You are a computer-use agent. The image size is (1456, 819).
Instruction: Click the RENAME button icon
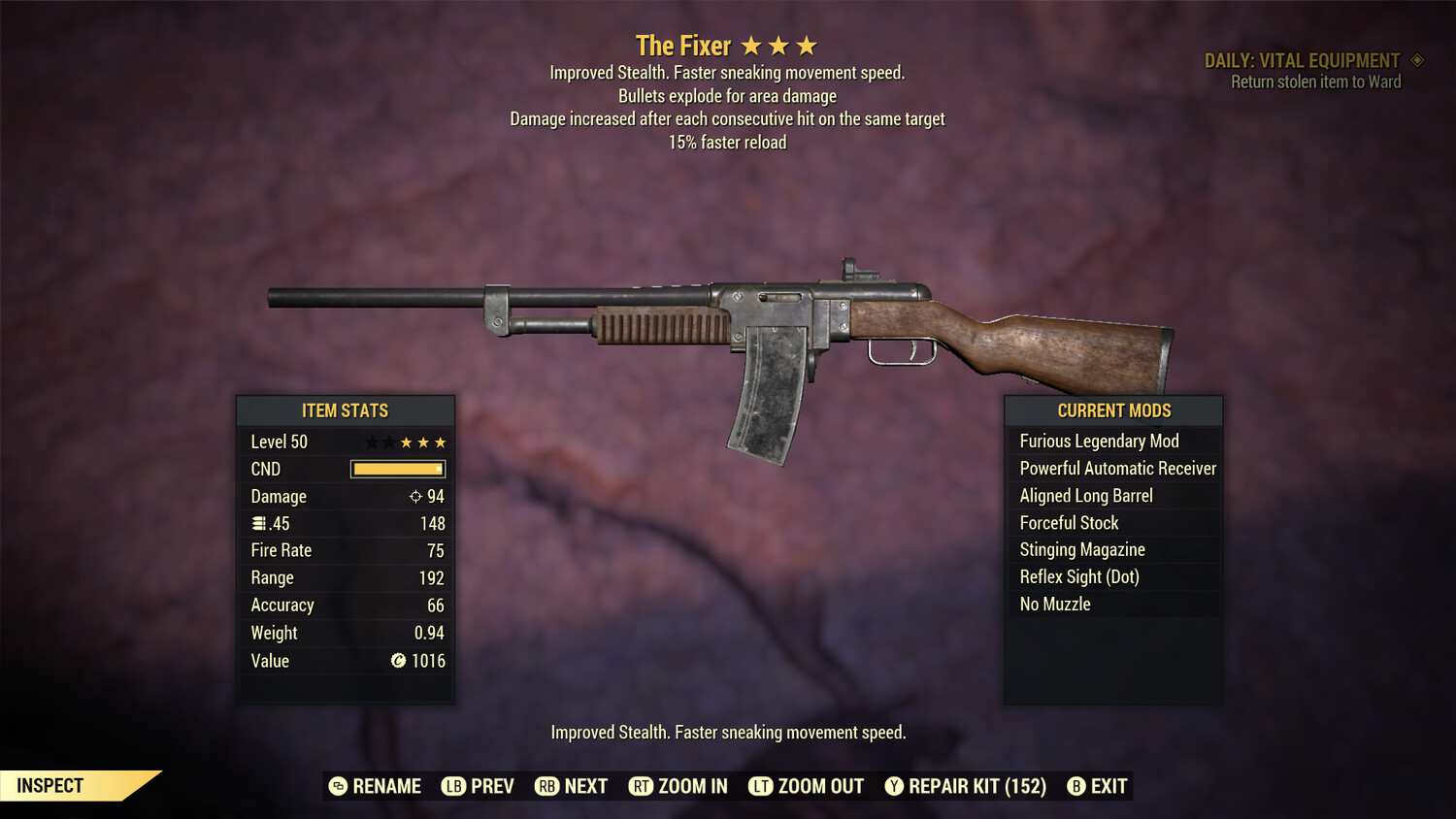(337, 786)
